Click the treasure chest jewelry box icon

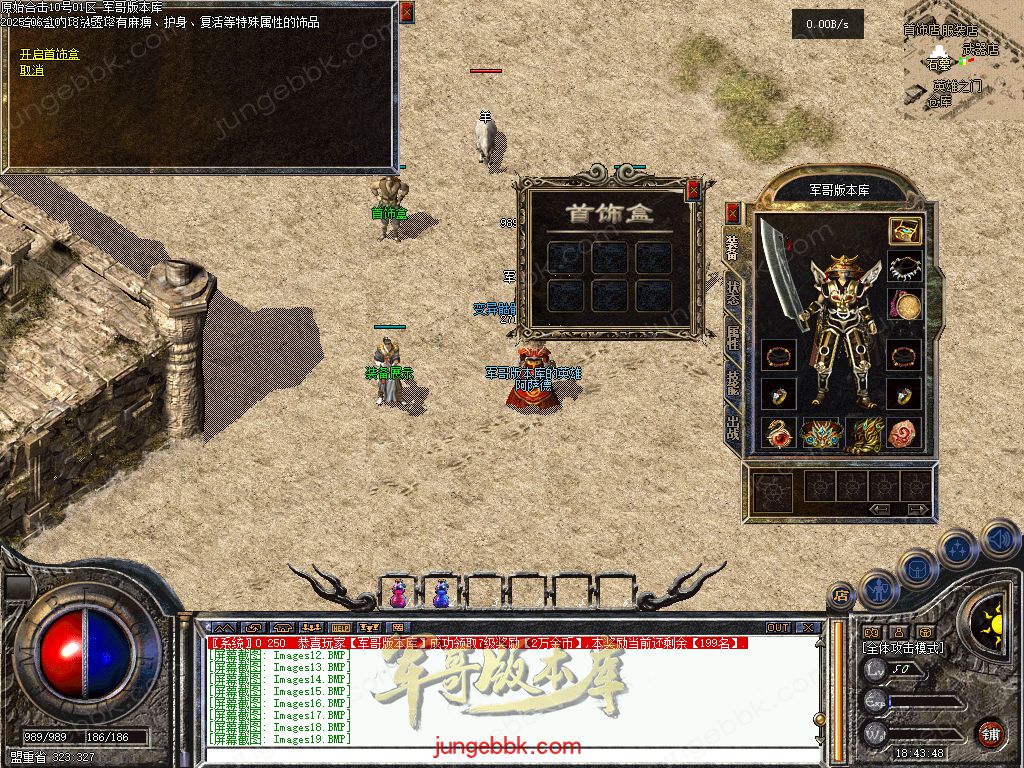click(904, 231)
